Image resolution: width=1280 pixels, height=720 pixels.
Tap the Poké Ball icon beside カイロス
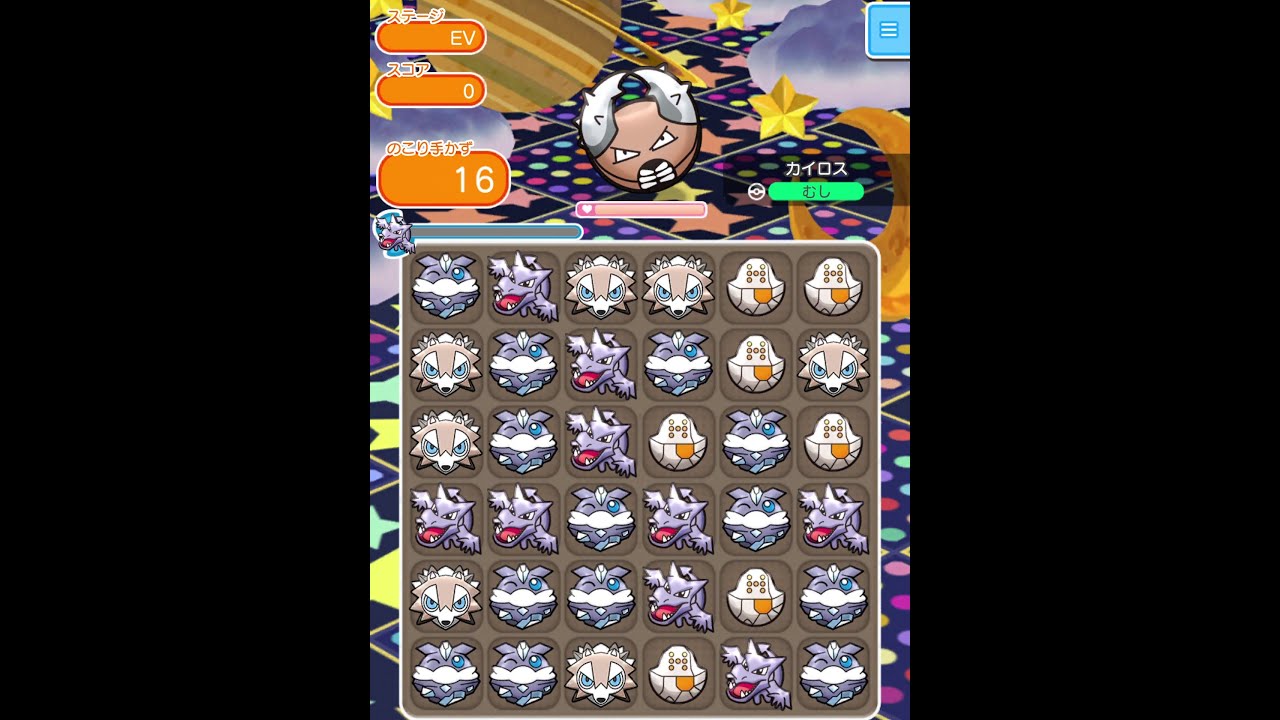757,190
